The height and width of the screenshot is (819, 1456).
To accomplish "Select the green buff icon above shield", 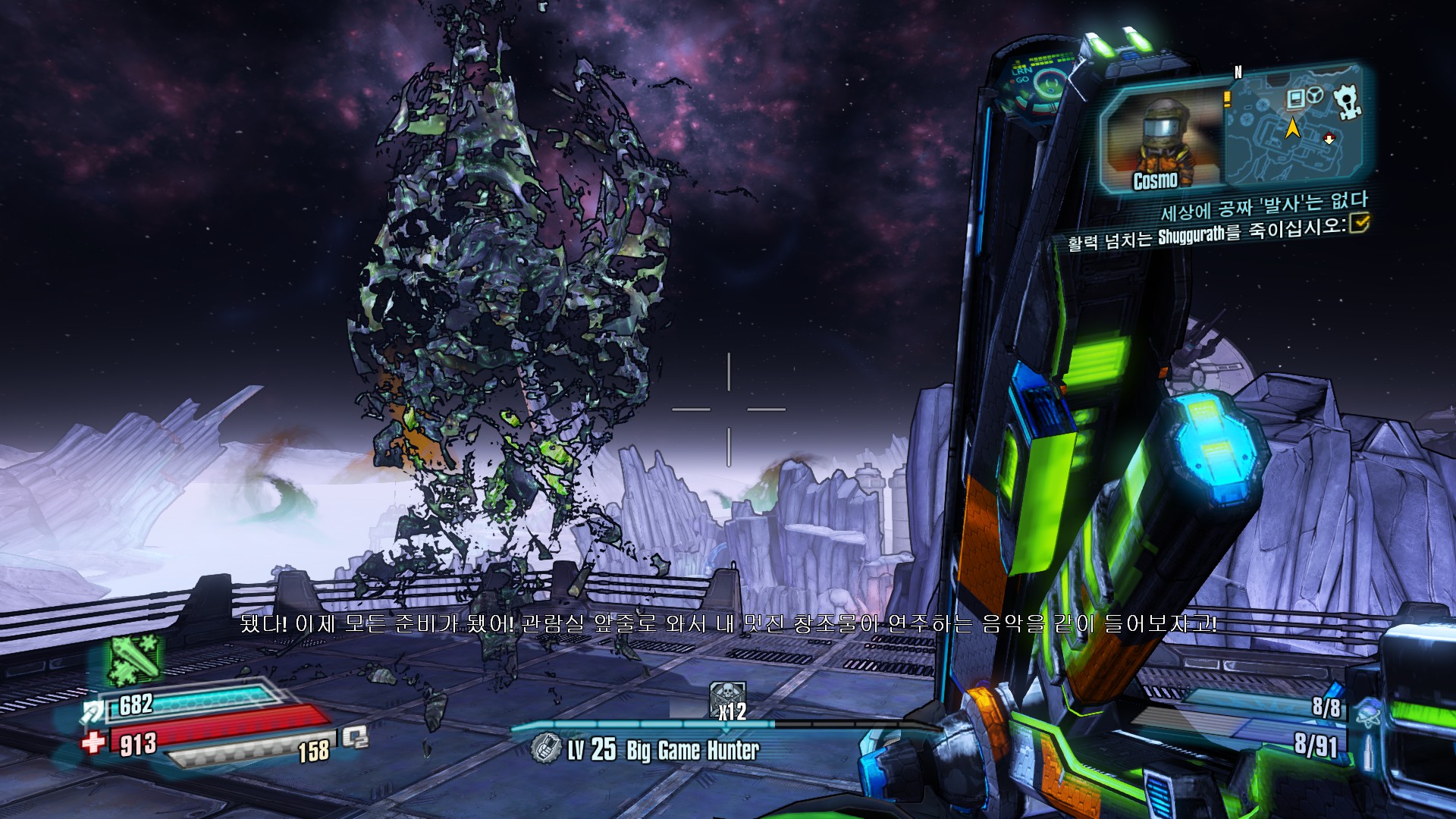I will coord(135,658).
